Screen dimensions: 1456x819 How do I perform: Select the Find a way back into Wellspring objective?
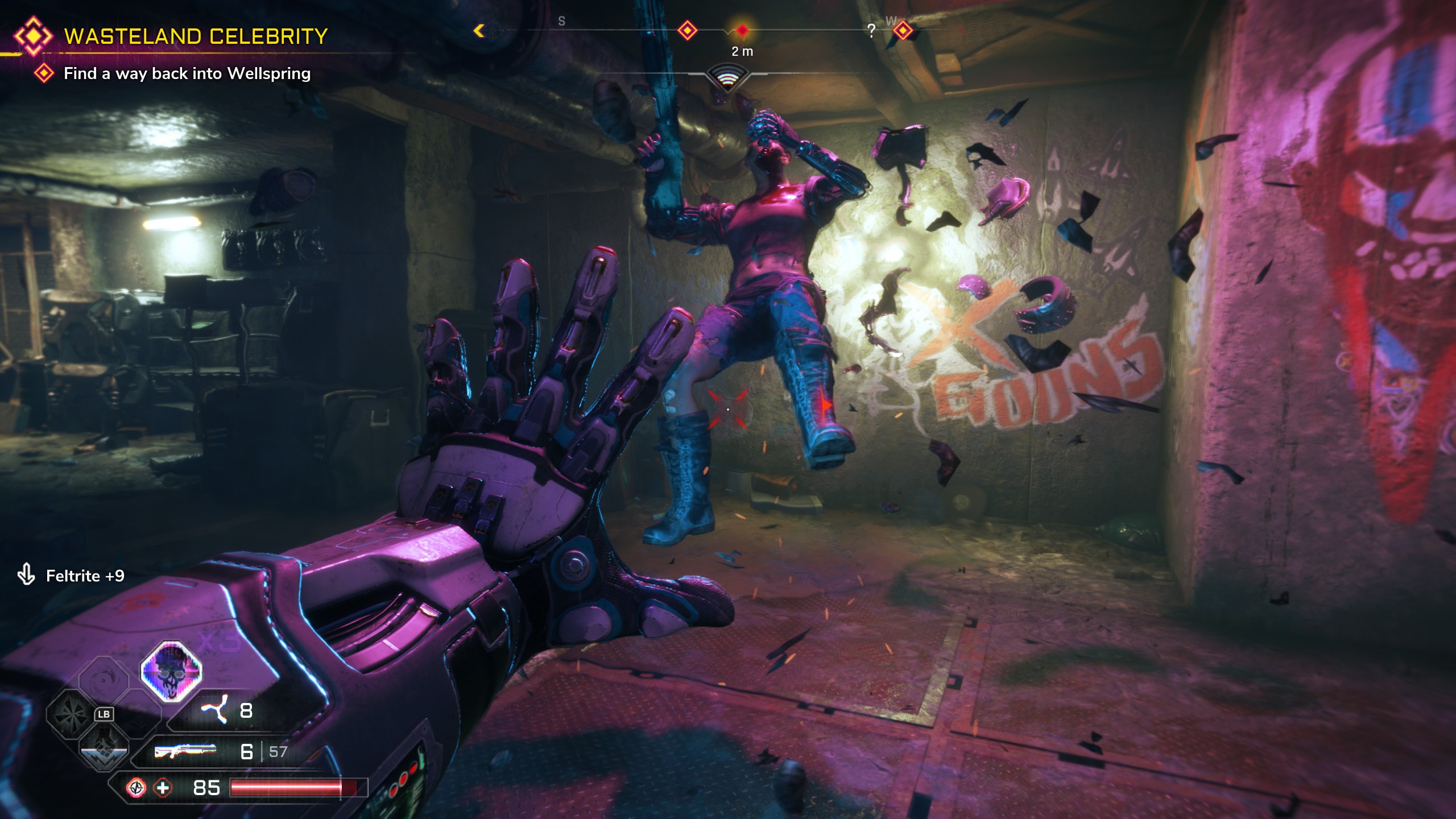187,73
